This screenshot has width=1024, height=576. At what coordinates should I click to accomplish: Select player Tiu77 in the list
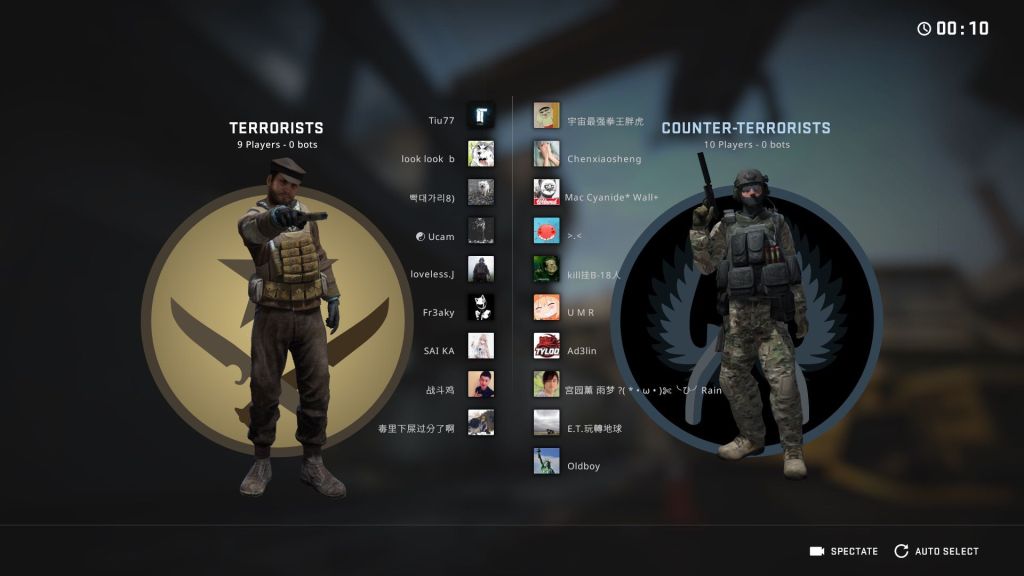(x=442, y=121)
